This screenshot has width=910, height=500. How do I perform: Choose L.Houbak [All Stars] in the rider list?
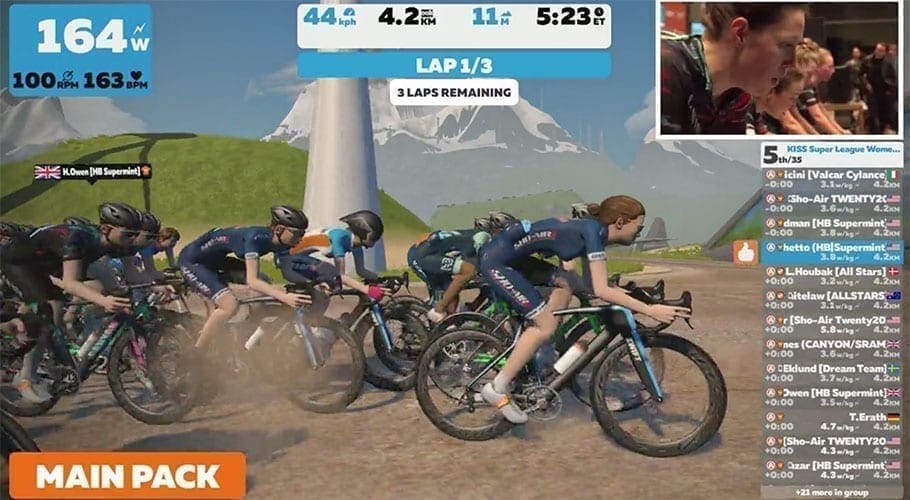click(x=832, y=276)
